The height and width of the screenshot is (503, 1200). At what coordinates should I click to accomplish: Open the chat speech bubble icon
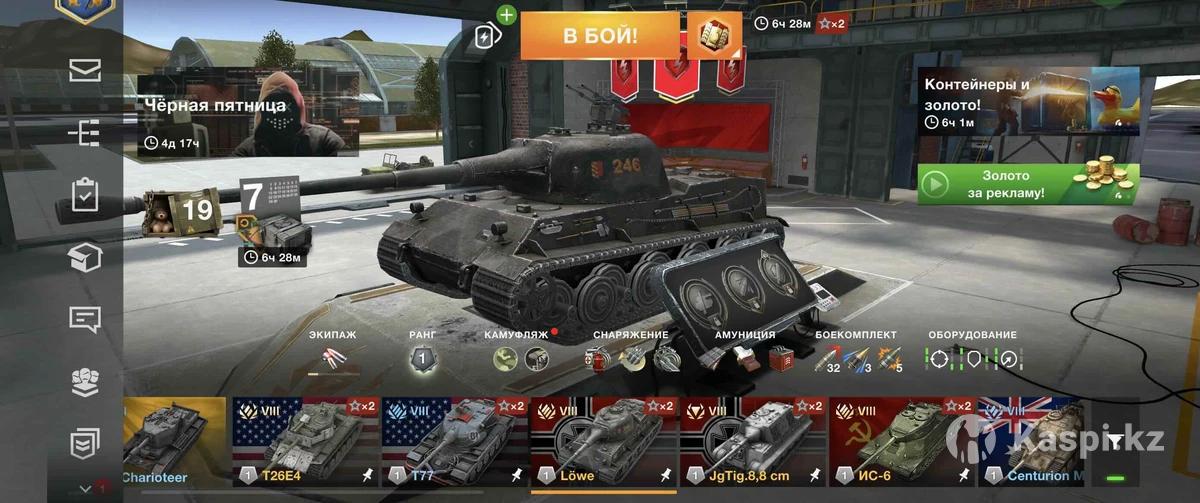(84, 319)
